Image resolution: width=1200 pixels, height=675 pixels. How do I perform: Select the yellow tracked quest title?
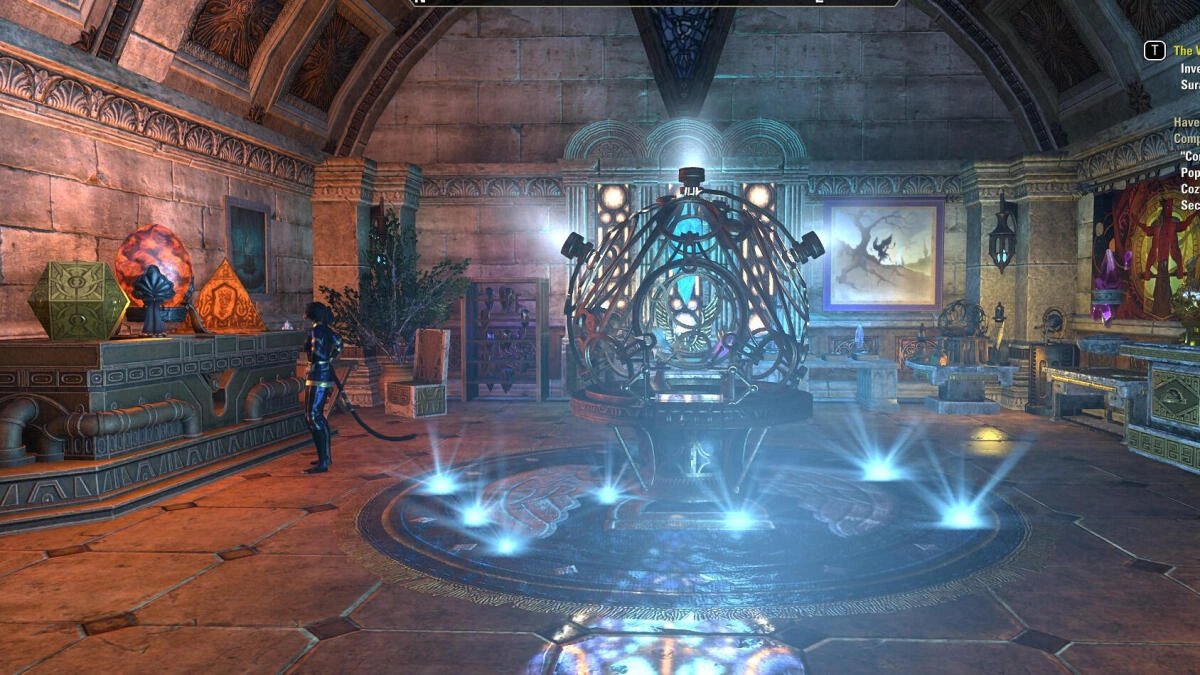[1185, 50]
